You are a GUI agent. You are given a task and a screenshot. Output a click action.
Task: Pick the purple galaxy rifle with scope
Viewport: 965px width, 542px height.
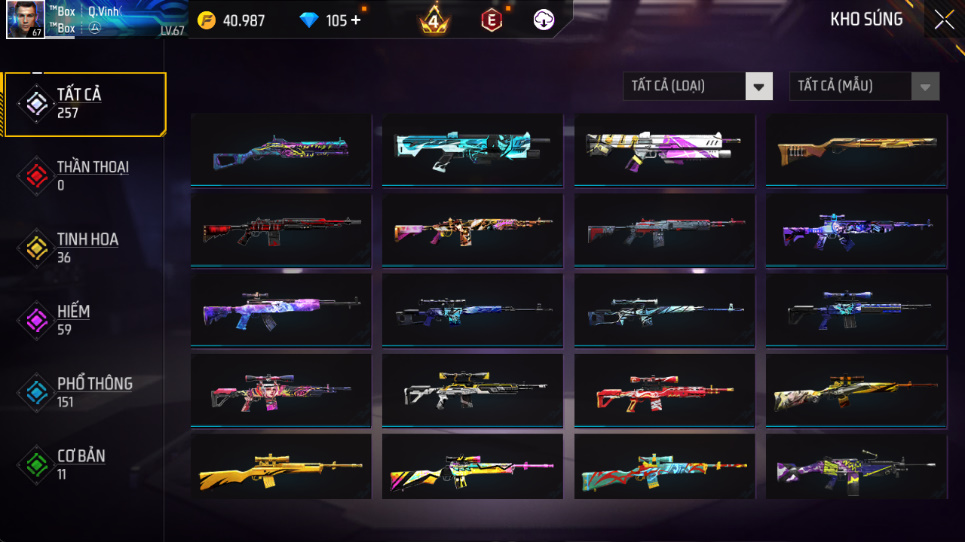tap(280, 309)
